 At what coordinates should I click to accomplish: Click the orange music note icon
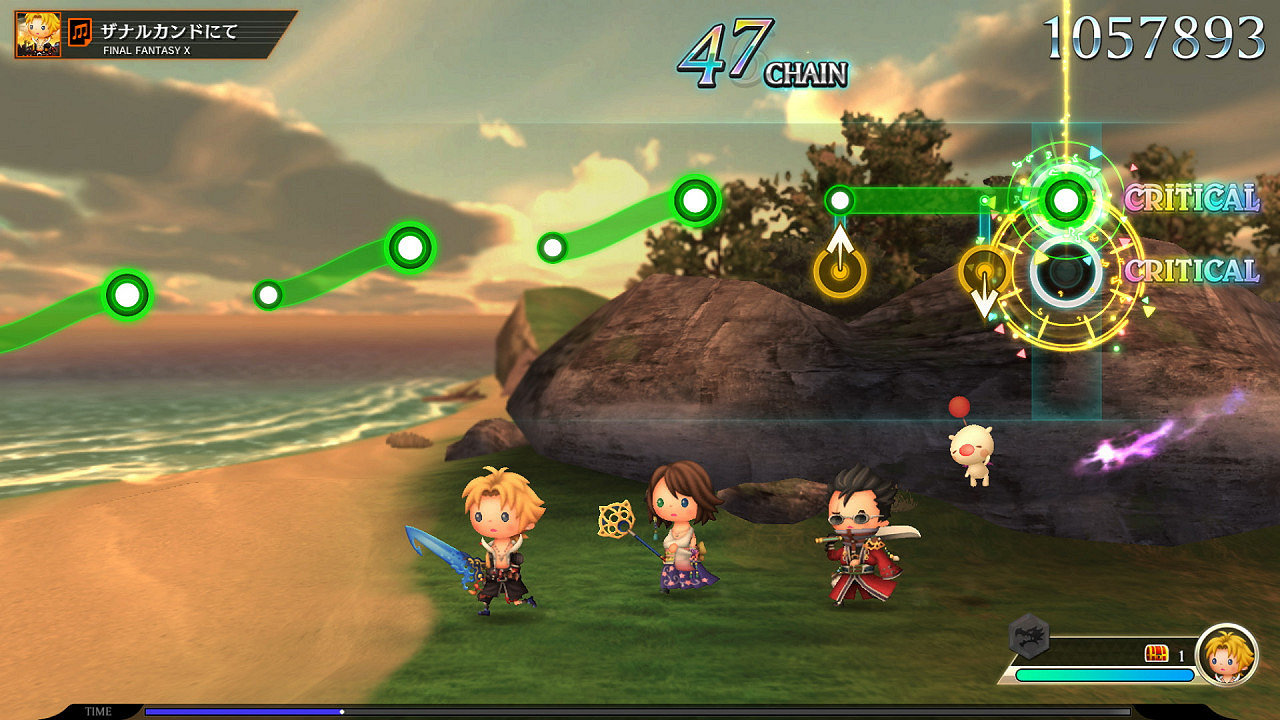(80, 33)
